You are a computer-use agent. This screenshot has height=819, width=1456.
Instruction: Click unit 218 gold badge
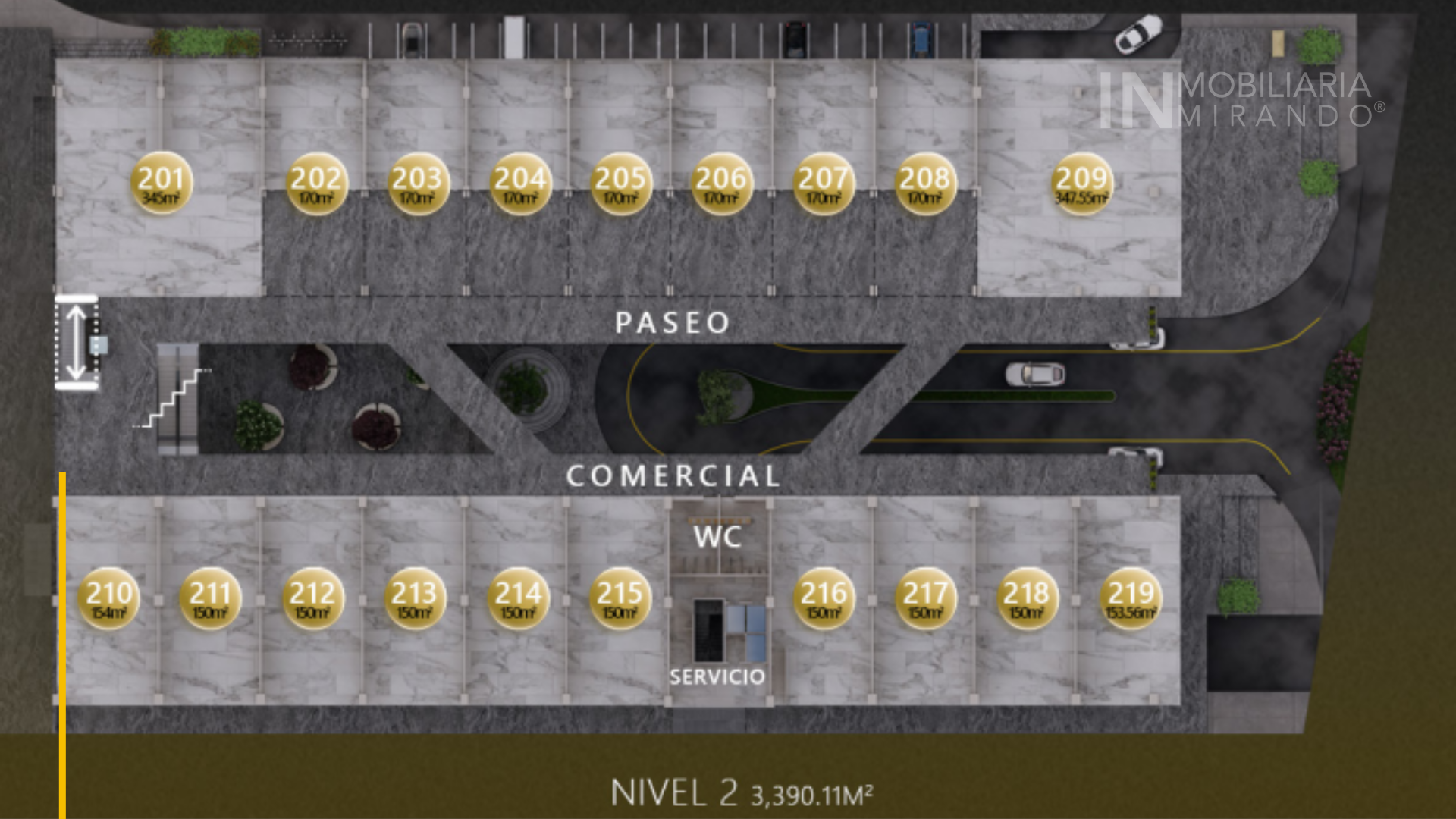pyautogui.click(x=1028, y=598)
